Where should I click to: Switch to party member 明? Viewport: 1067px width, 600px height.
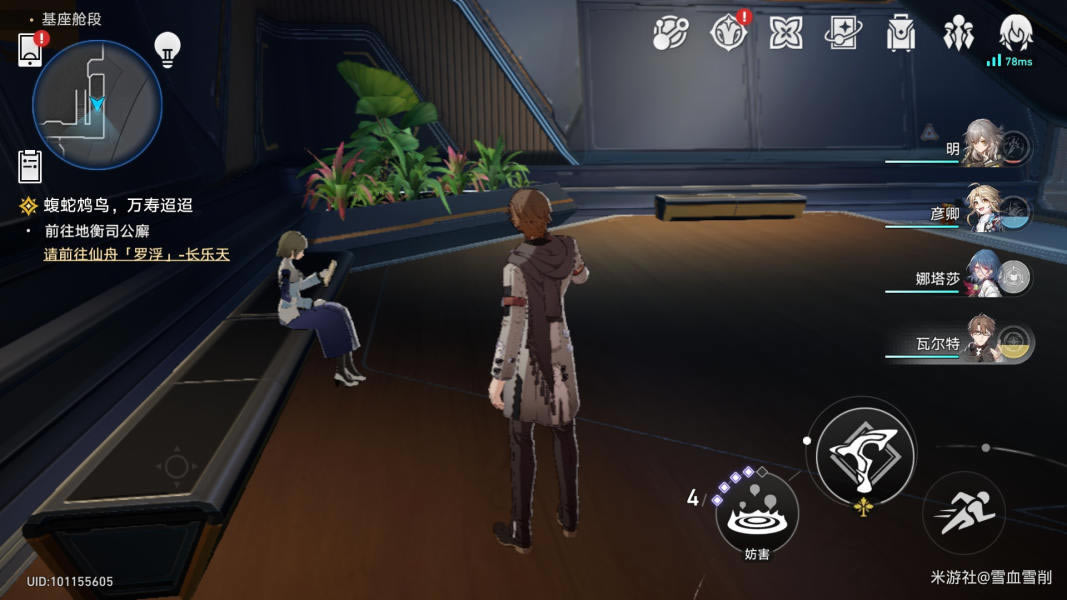coord(981,146)
